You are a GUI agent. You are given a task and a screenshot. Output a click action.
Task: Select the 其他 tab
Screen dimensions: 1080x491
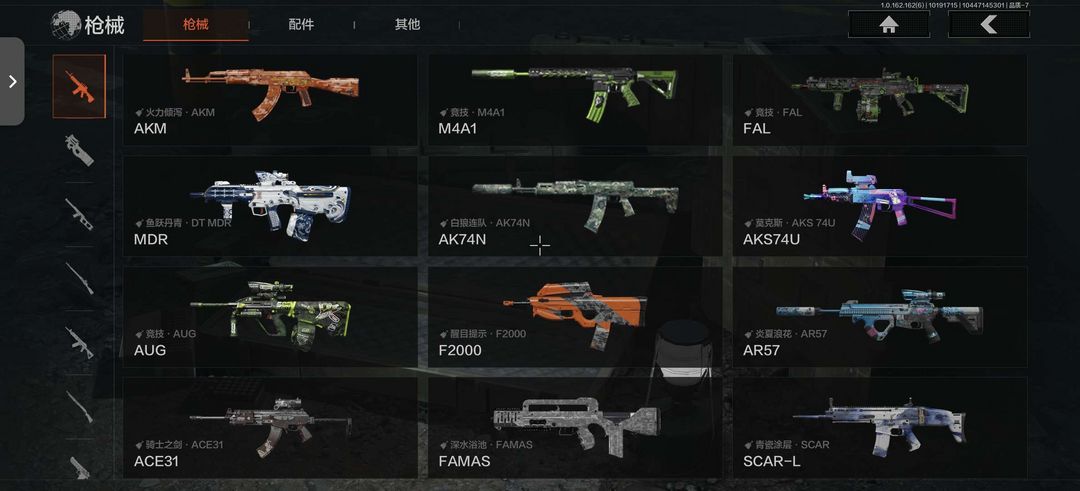coord(407,25)
